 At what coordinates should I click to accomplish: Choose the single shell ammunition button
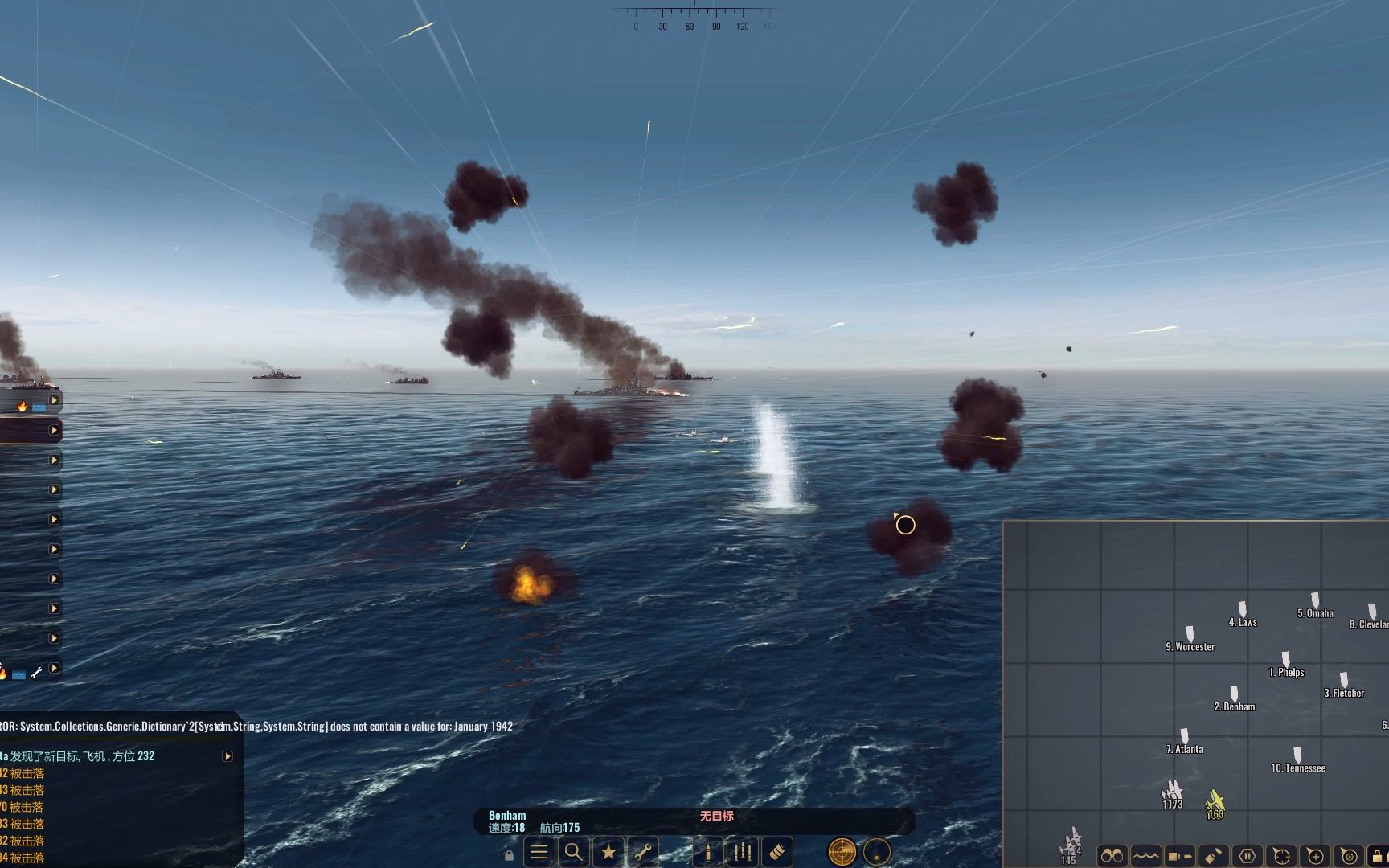[x=708, y=852]
